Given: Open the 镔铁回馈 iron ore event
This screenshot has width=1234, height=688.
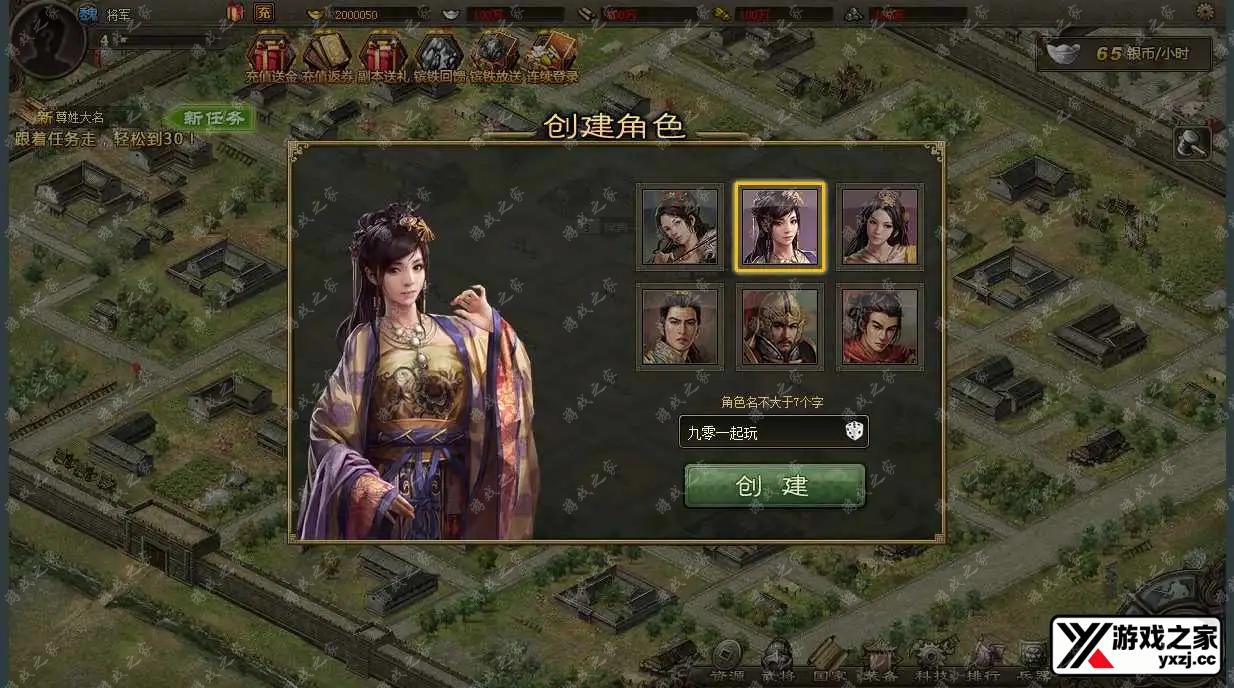Looking at the screenshot, I should click(439, 56).
